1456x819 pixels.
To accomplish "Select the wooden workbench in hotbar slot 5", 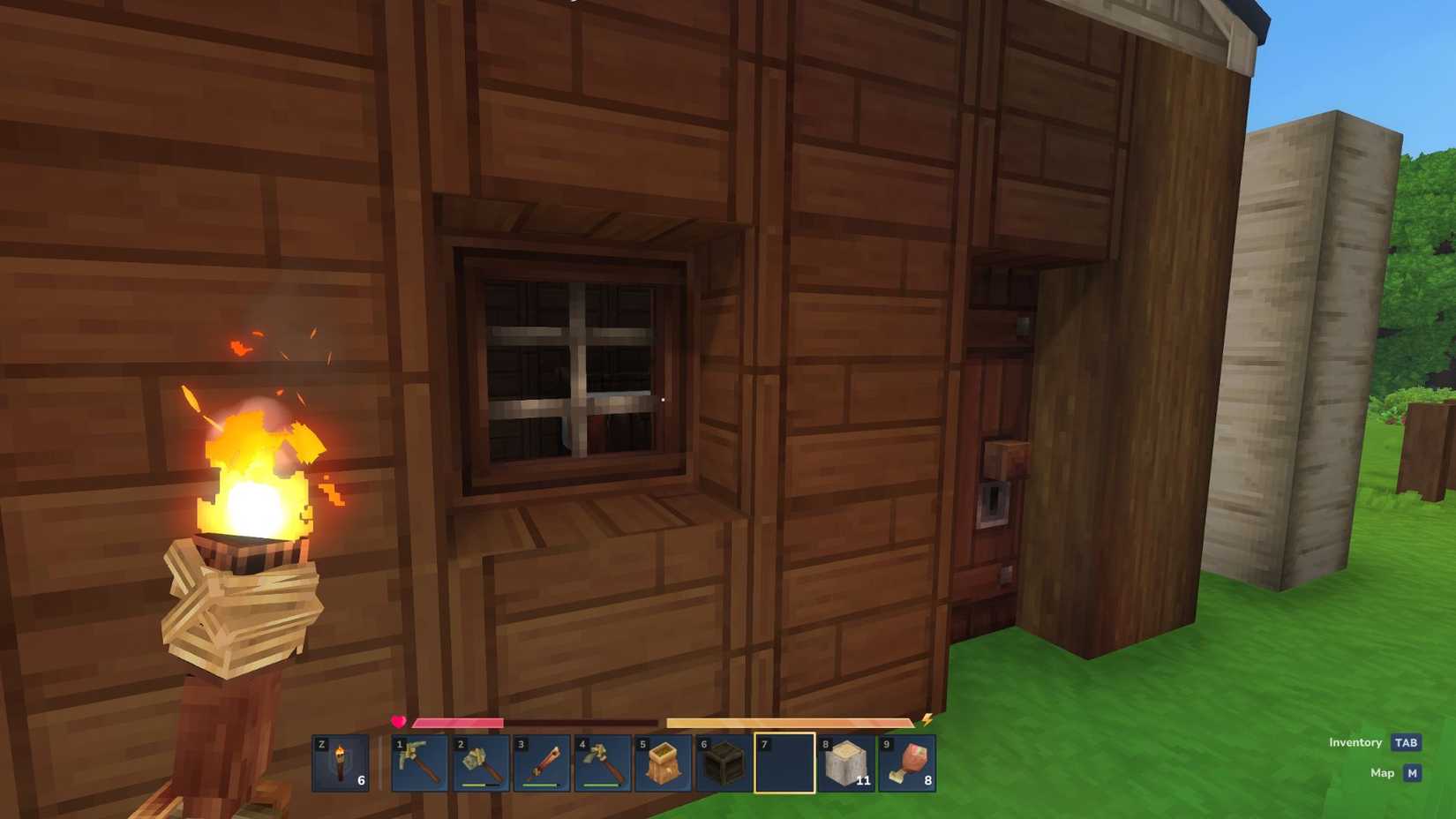I will click(664, 763).
